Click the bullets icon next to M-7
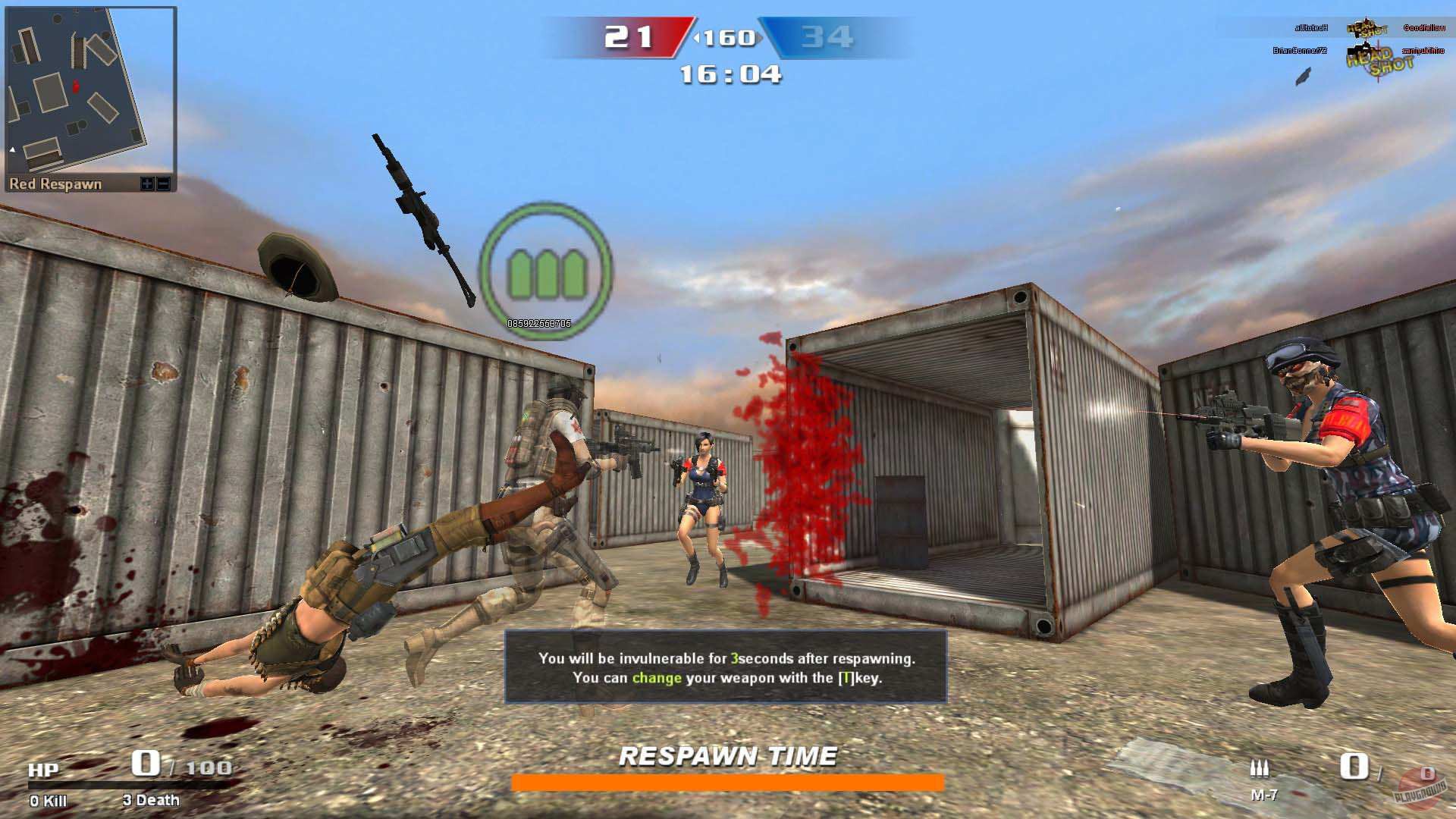Image resolution: width=1456 pixels, height=819 pixels. tap(1259, 768)
